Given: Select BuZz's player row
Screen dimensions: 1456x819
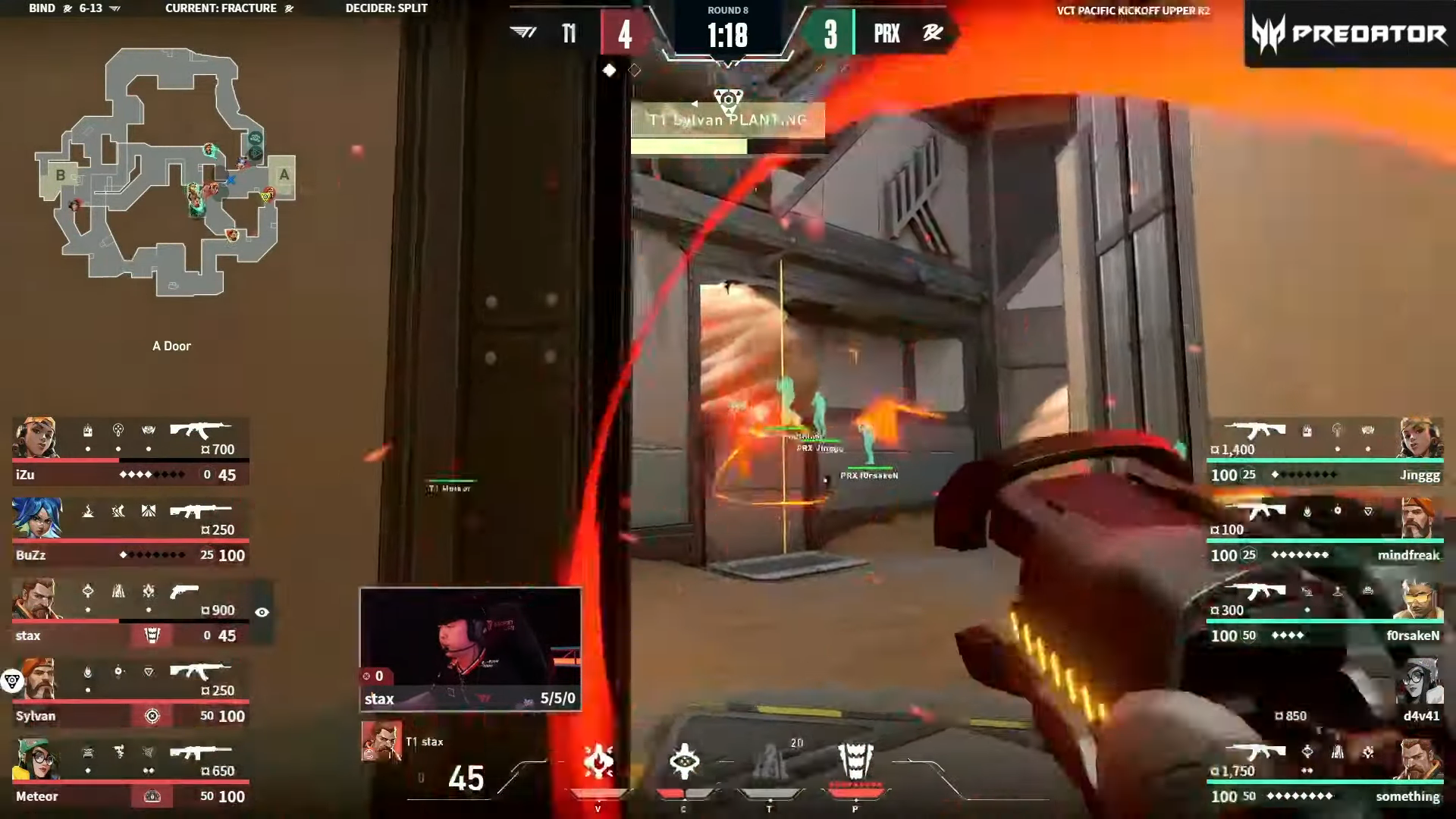Looking at the screenshot, I should click(x=130, y=532).
